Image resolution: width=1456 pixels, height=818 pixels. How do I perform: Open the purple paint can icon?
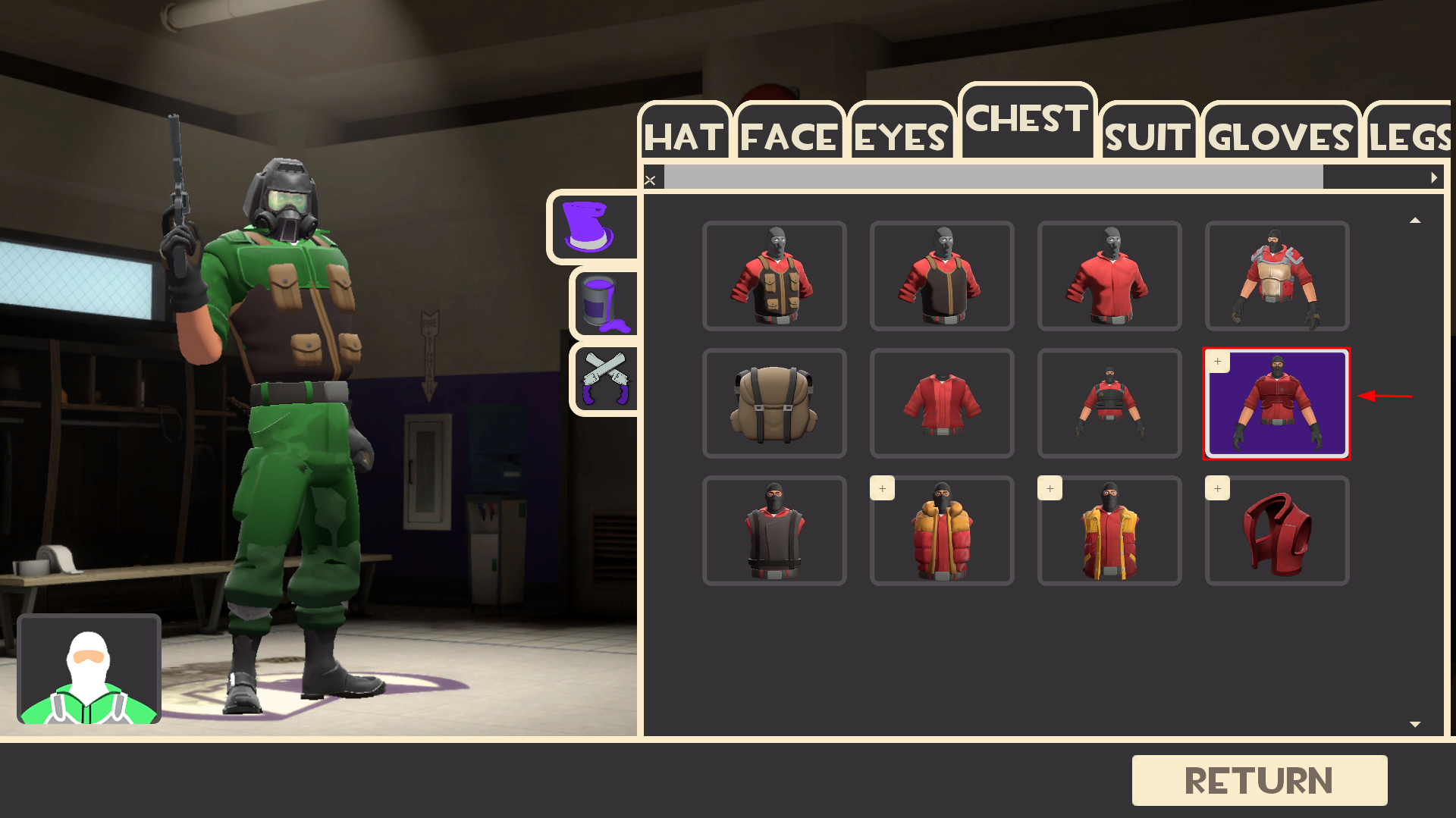(603, 303)
